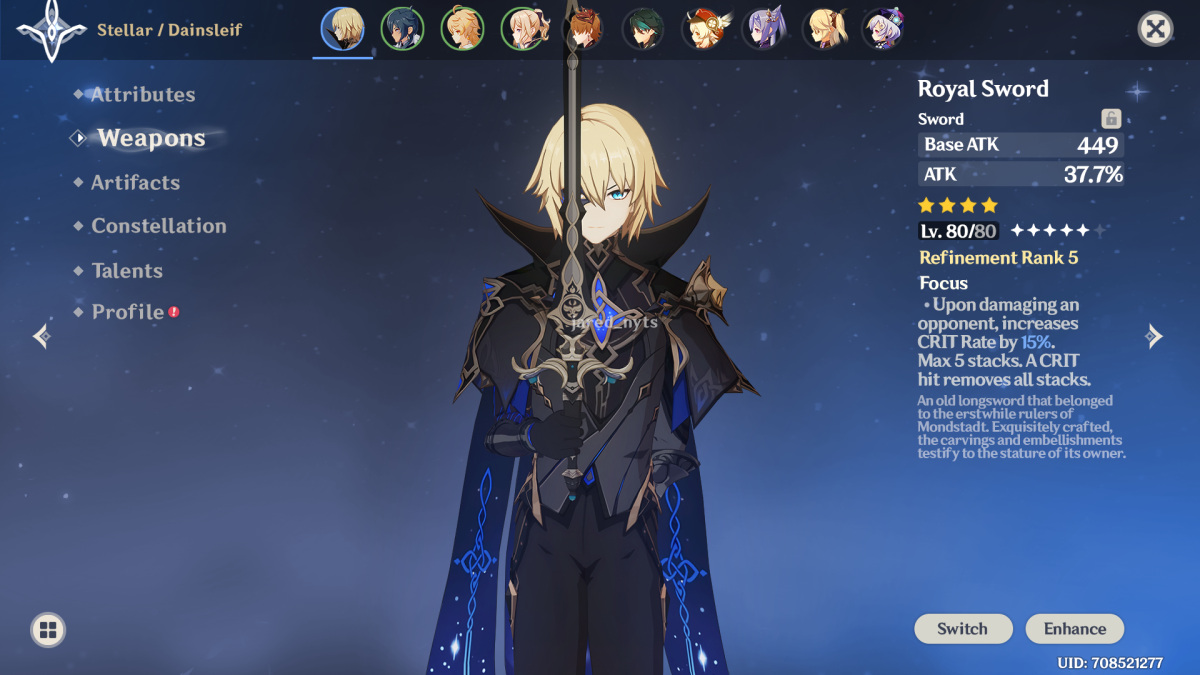
Task: Open the Profile entry with red alert
Action: [128, 312]
